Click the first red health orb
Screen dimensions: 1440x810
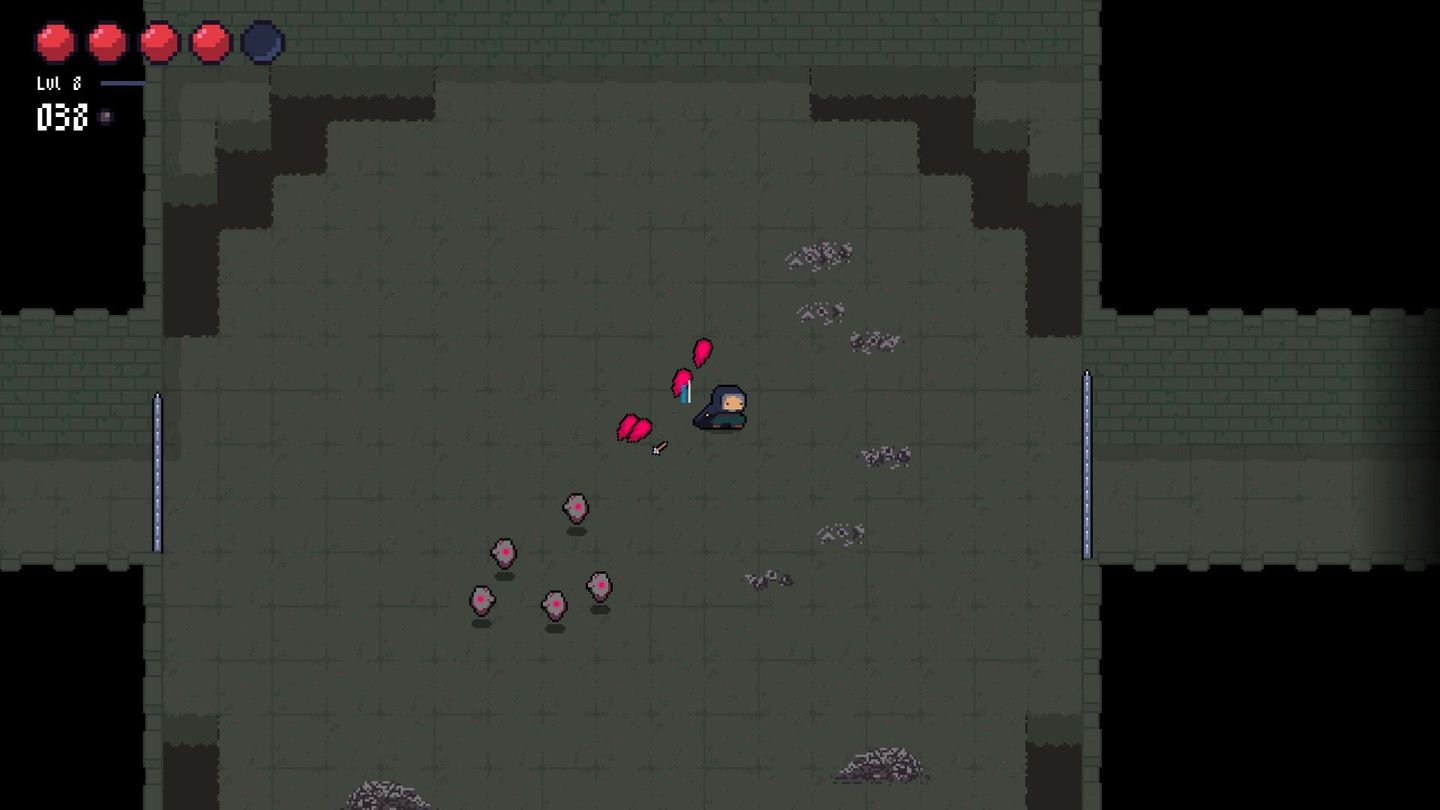click(x=57, y=42)
